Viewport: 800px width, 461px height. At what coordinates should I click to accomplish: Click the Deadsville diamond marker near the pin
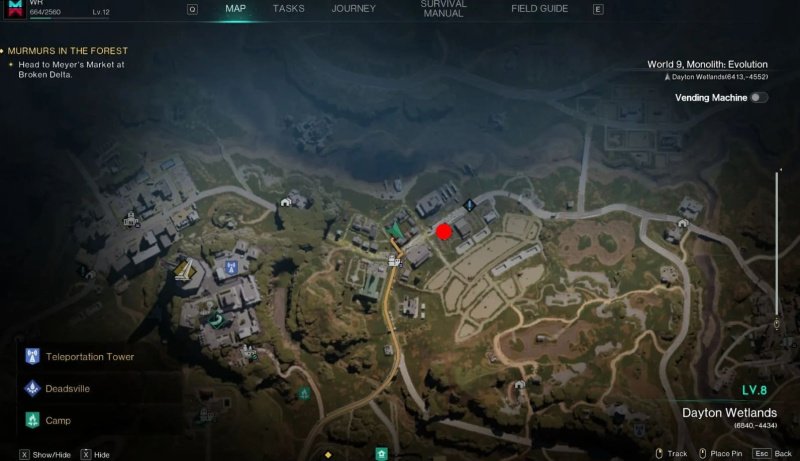[469, 205]
